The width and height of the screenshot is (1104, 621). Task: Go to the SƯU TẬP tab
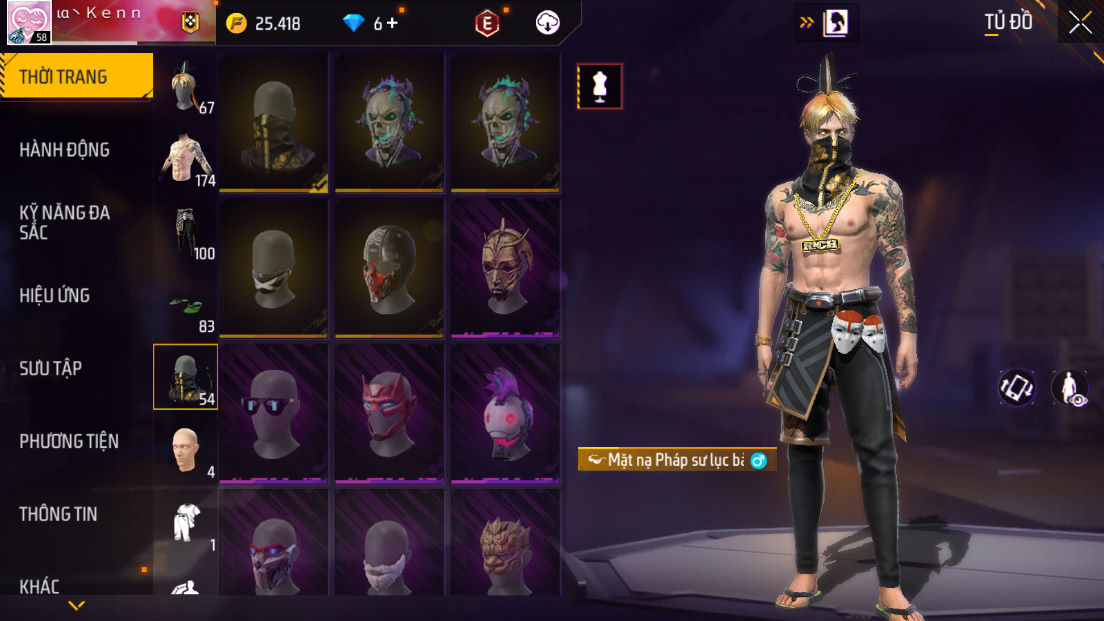coord(51,368)
